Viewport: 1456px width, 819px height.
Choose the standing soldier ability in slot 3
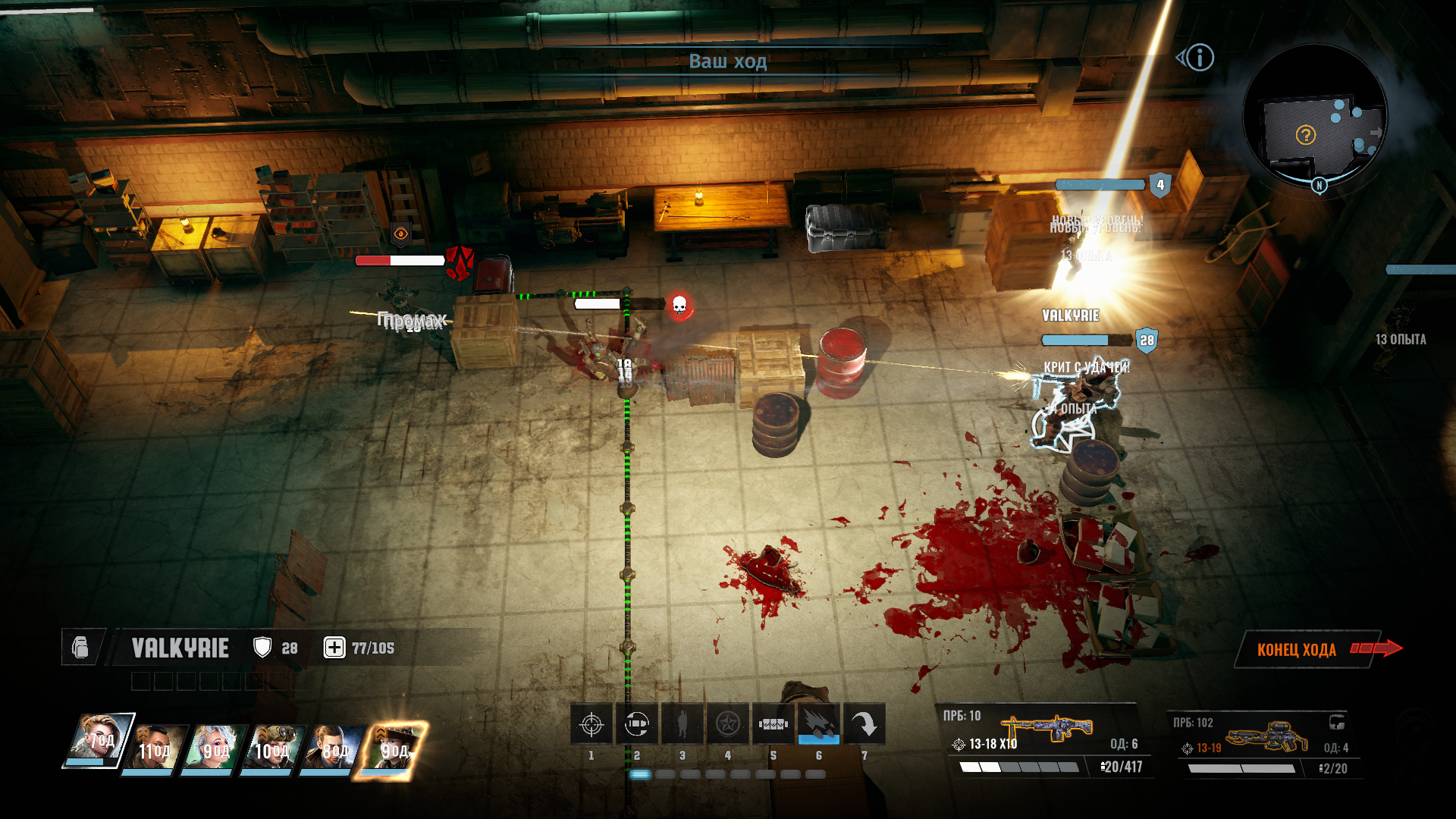pos(682,725)
